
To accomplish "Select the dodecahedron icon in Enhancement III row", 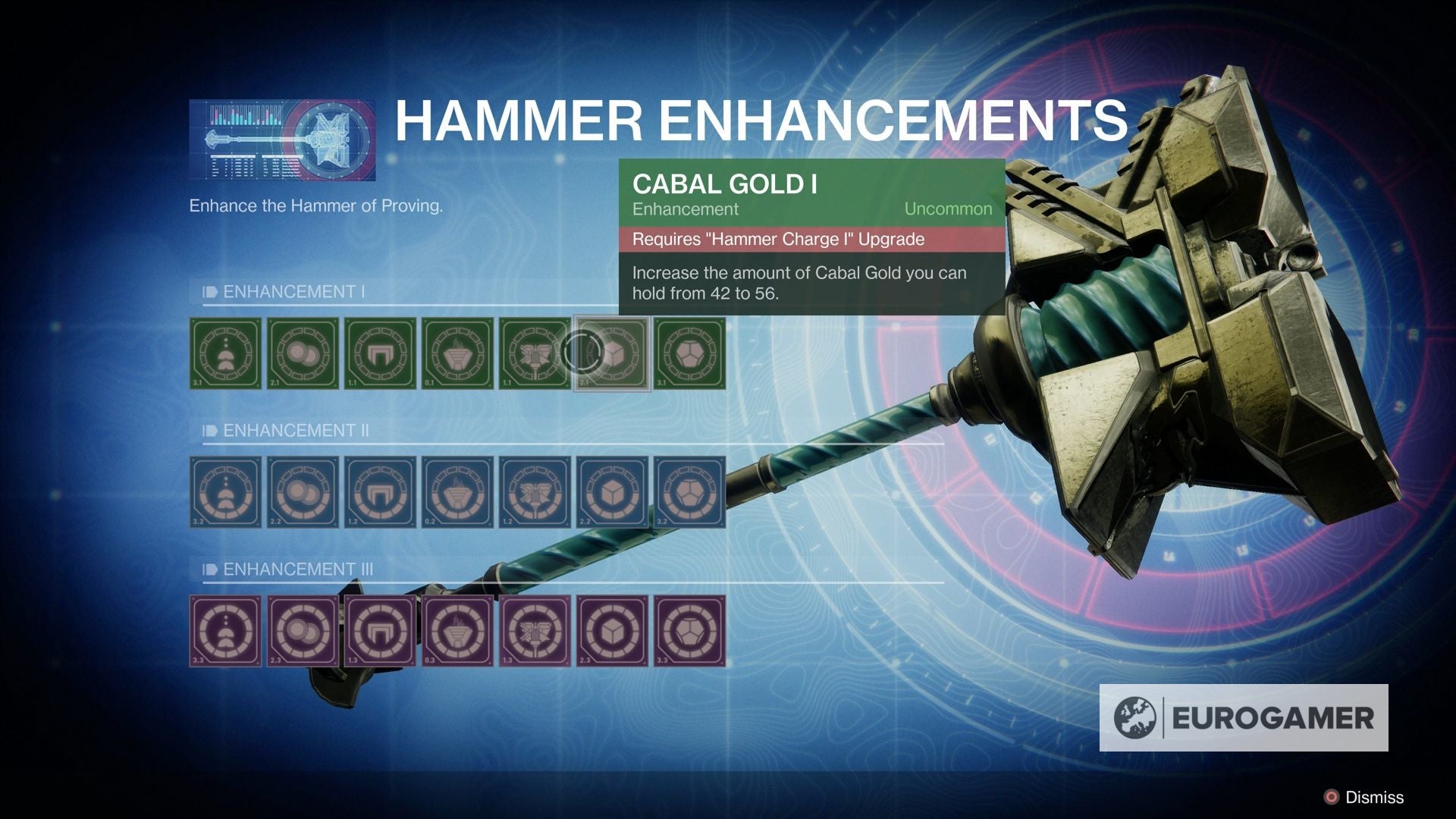I will point(691,632).
